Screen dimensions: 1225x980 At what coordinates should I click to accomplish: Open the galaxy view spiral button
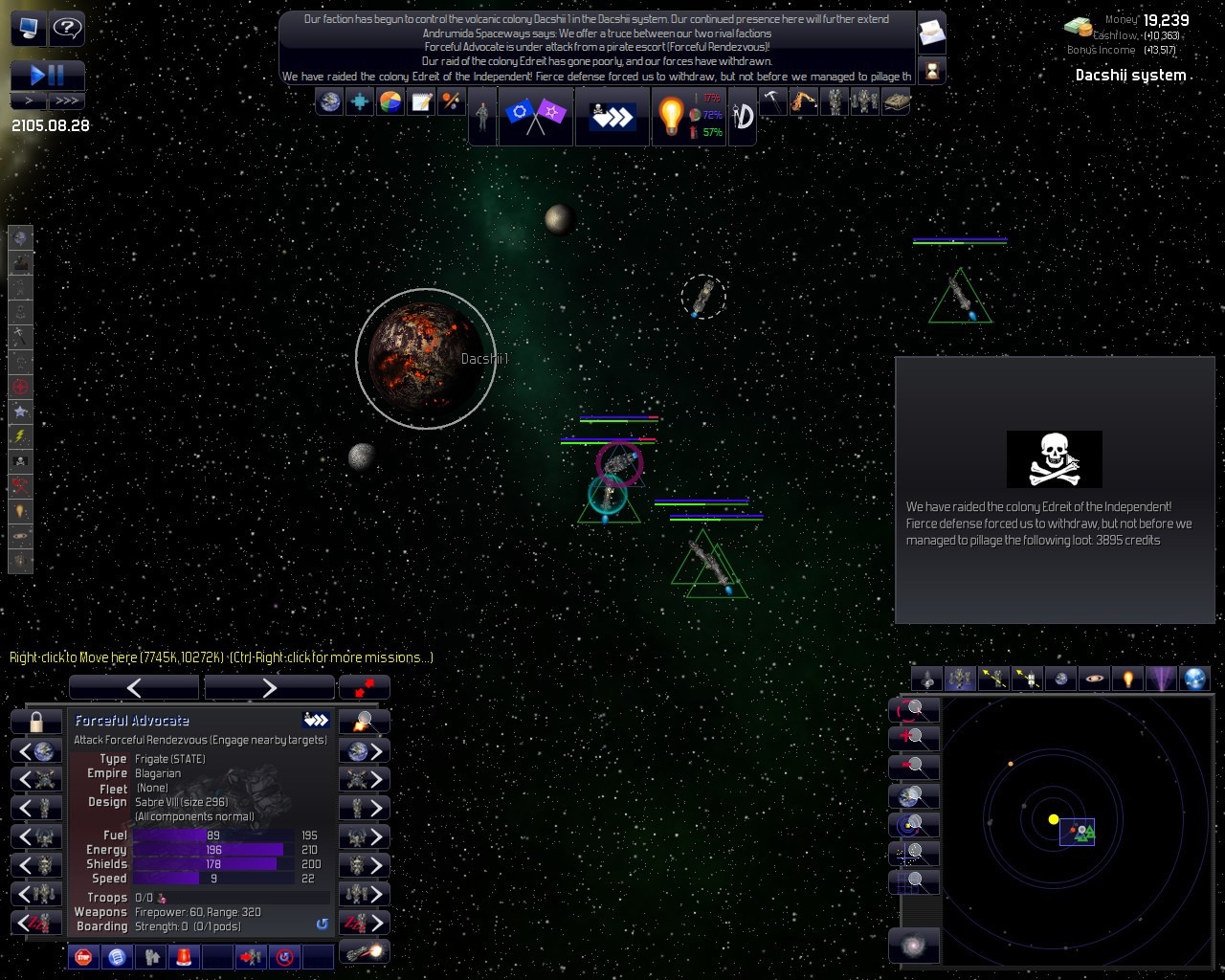[x=914, y=947]
